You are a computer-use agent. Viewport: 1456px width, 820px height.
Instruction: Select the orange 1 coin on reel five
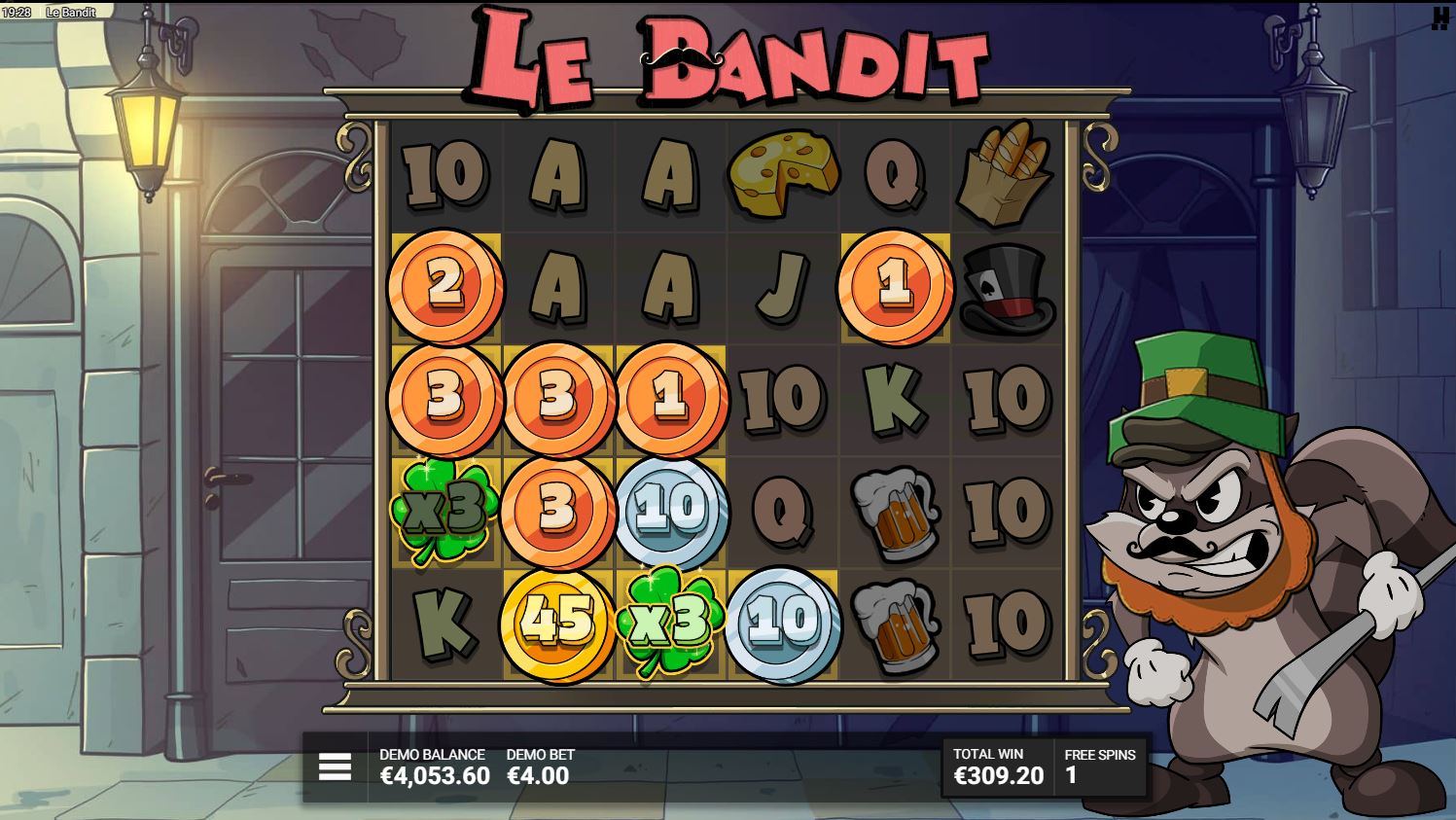click(x=895, y=287)
